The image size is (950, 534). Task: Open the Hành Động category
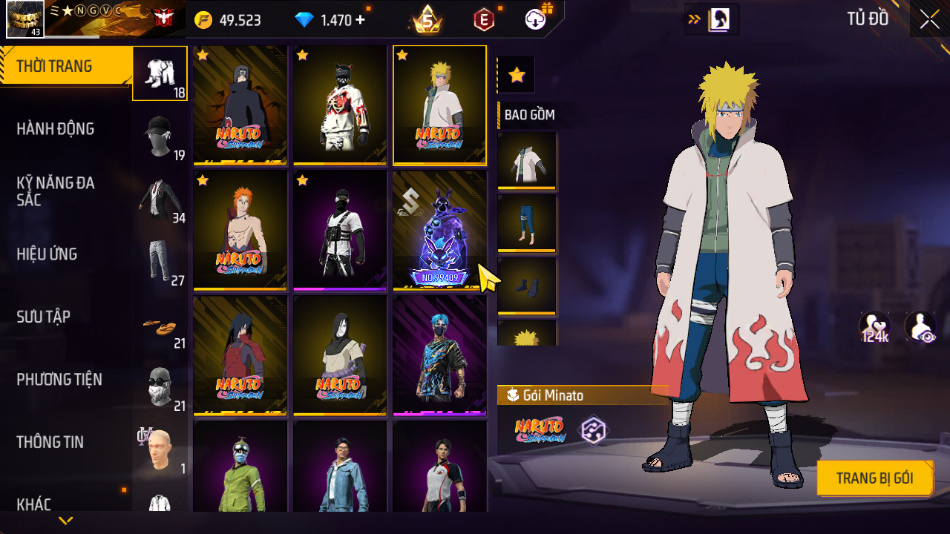click(55, 129)
